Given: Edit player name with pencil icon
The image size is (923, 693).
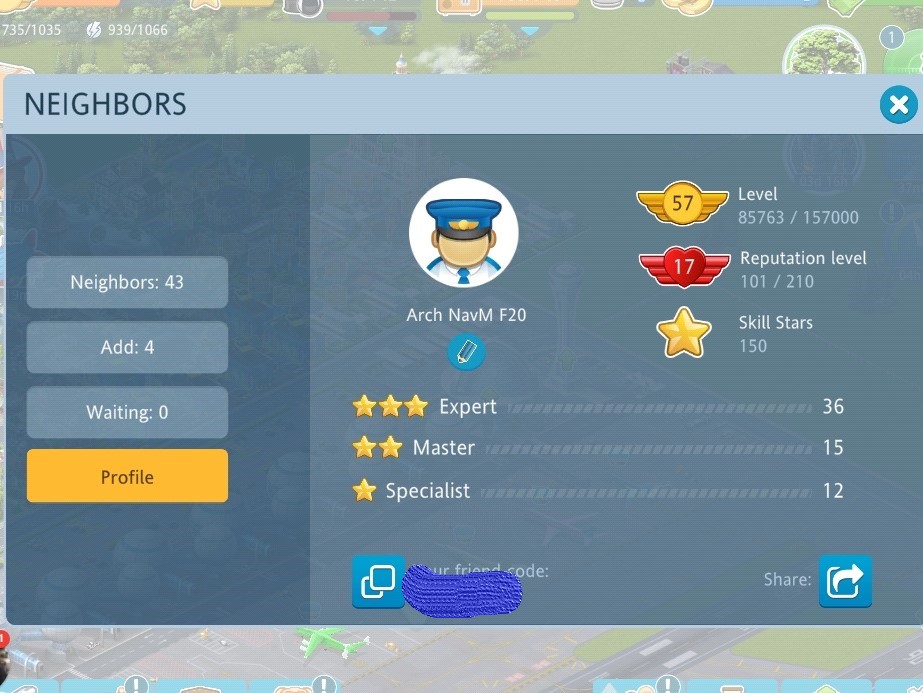Looking at the screenshot, I should 466,352.
